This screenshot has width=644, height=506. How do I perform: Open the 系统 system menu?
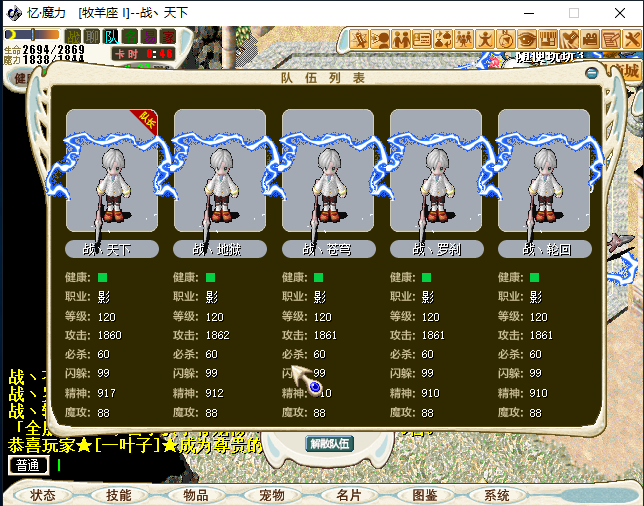(497, 495)
